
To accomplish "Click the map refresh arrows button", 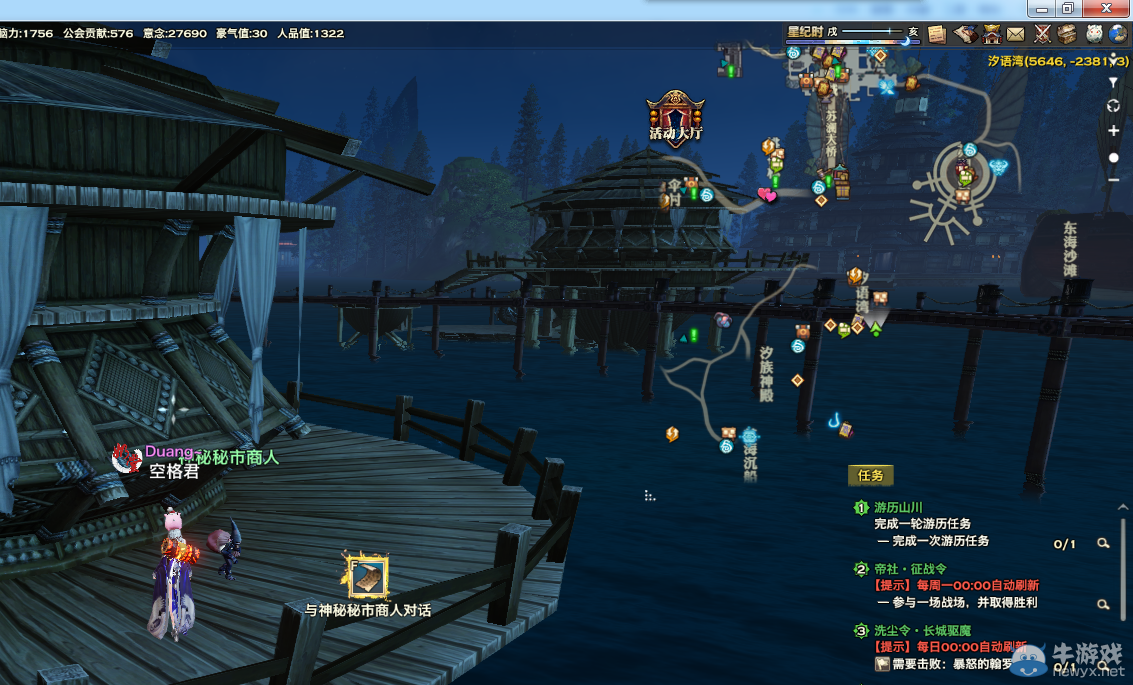I will click(x=1113, y=106).
